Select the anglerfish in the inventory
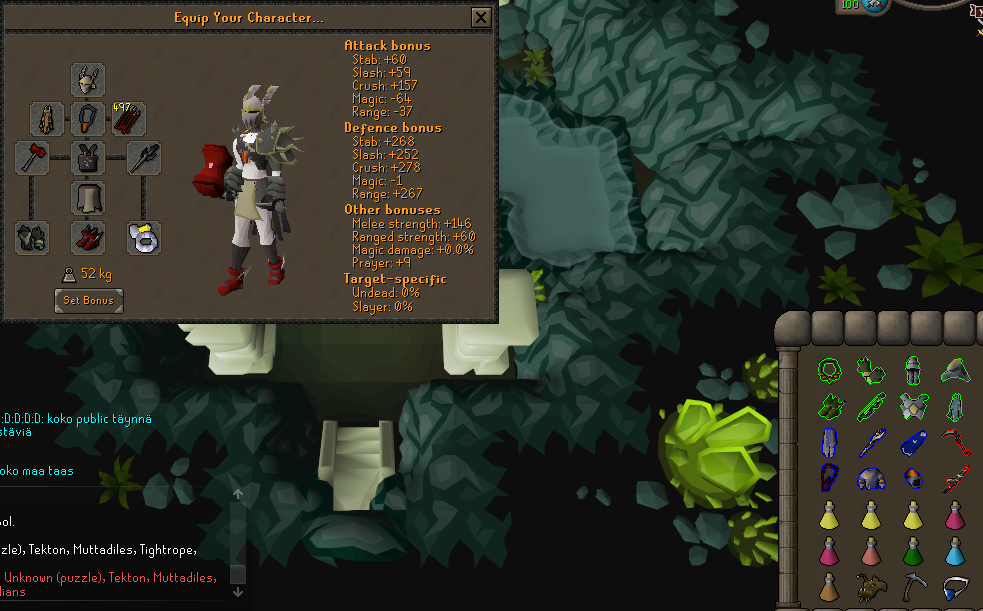 click(871, 588)
